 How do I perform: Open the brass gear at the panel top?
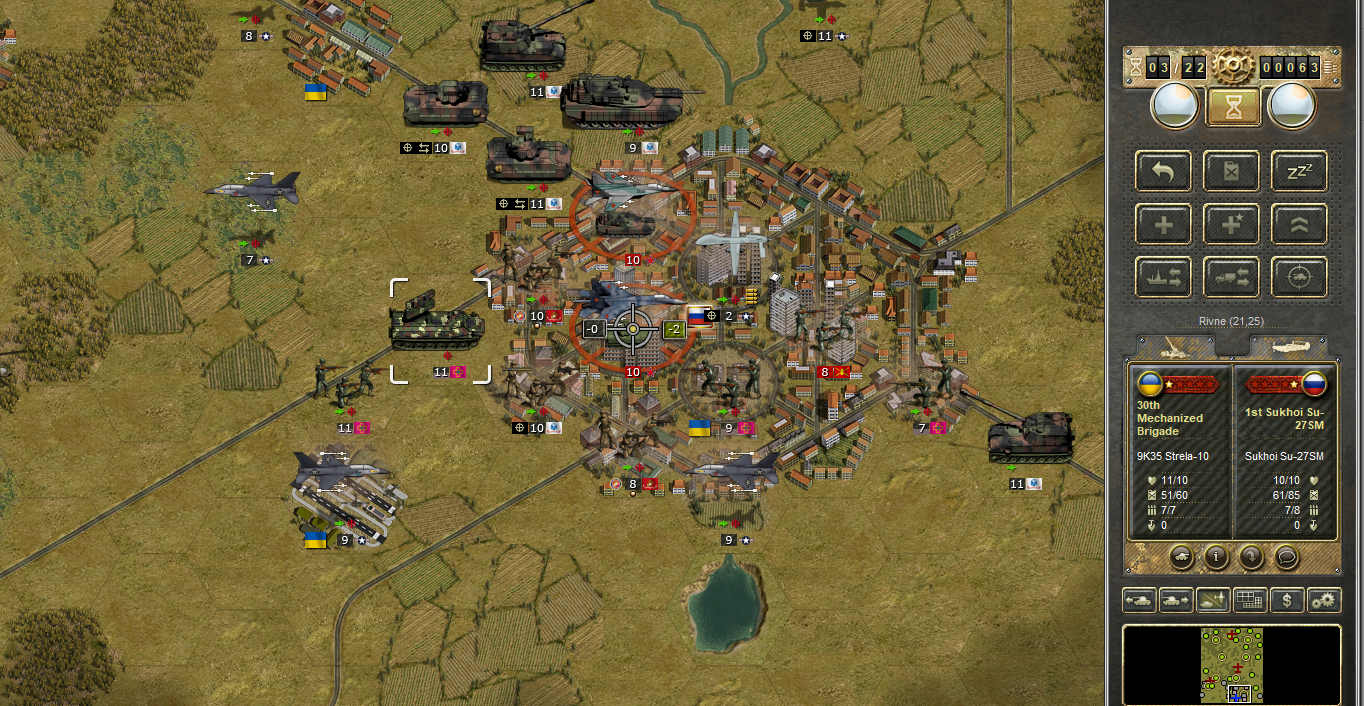tap(1232, 67)
